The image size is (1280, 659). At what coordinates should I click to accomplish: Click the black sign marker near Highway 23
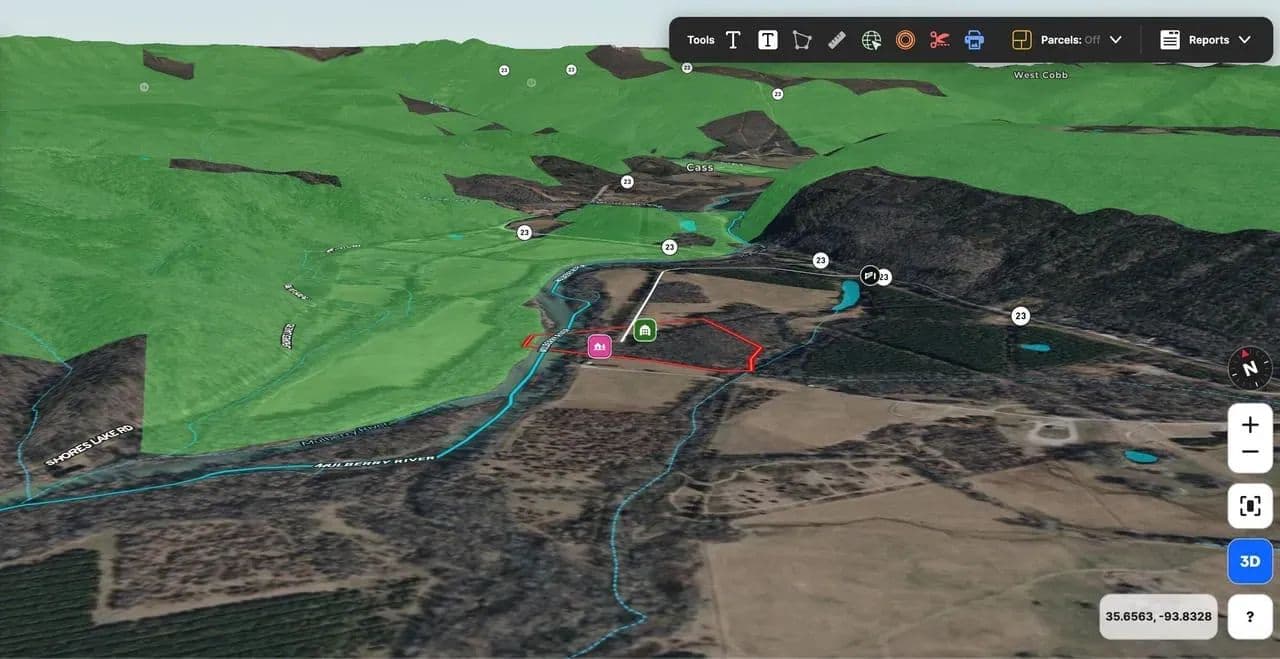click(x=870, y=274)
